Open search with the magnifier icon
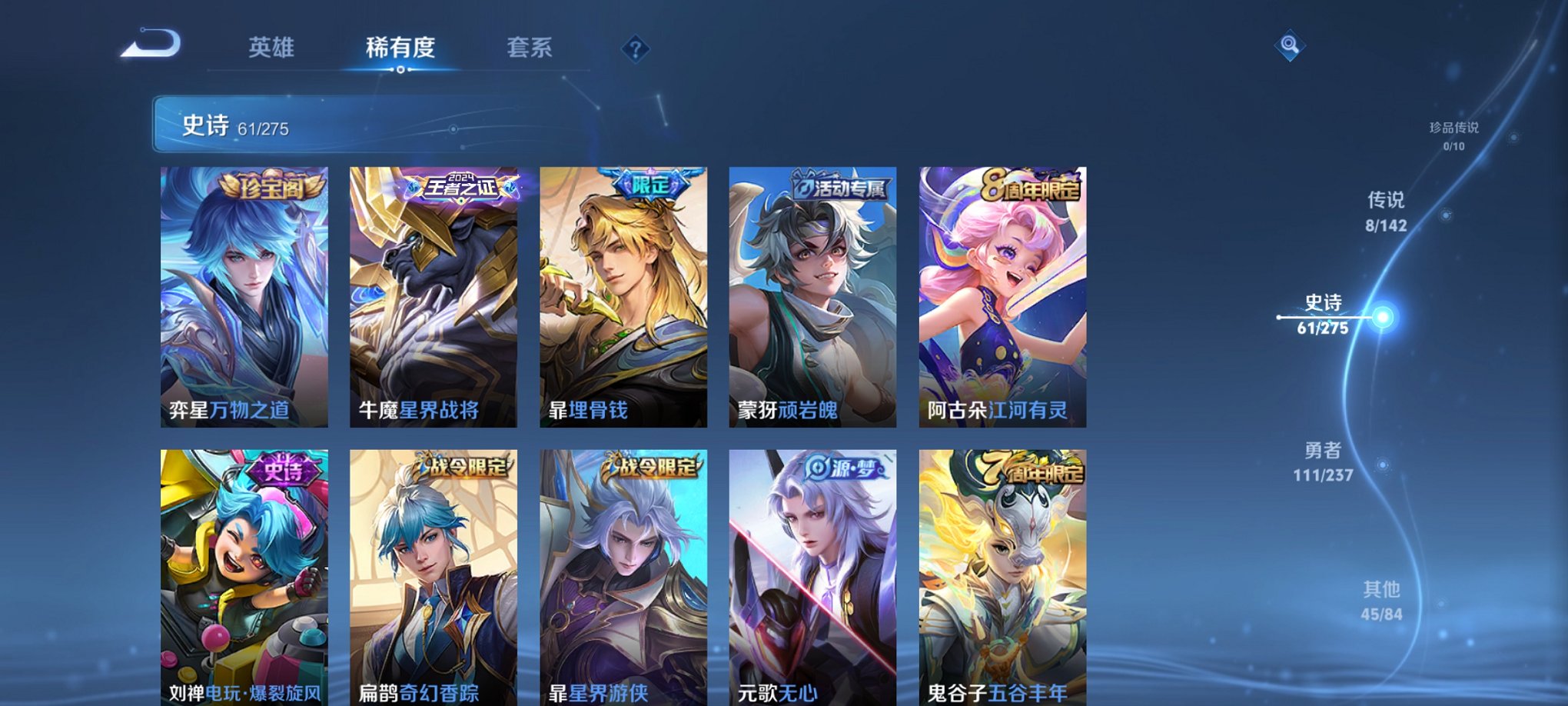This screenshot has height=706, width=1568. click(x=1291, y=45)
